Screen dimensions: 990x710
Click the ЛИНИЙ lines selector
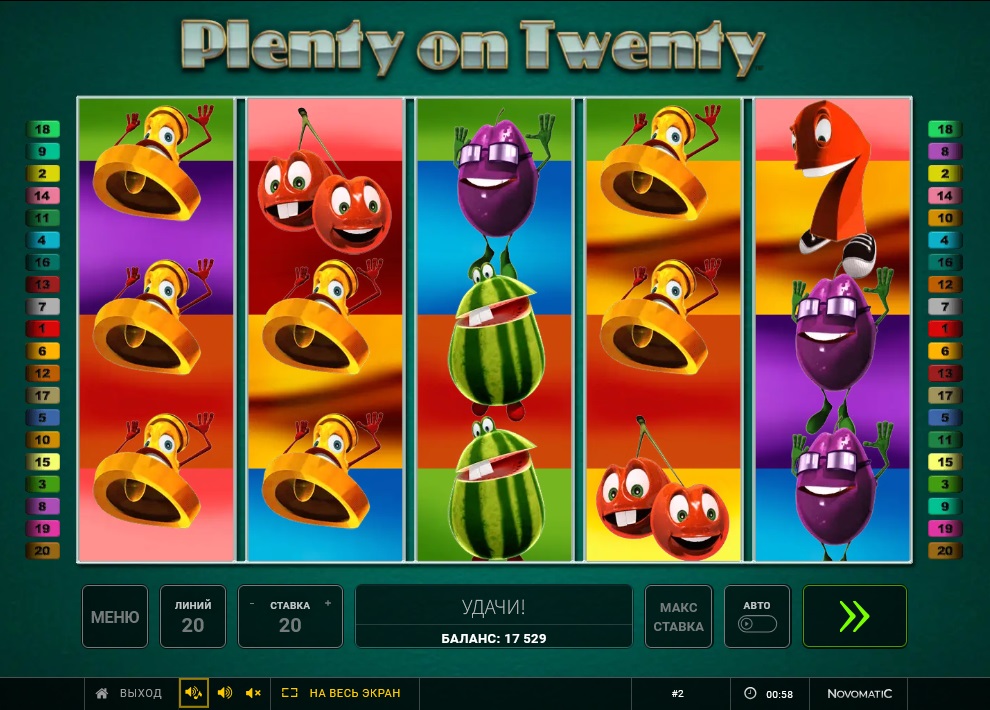(x=193, y=617)
